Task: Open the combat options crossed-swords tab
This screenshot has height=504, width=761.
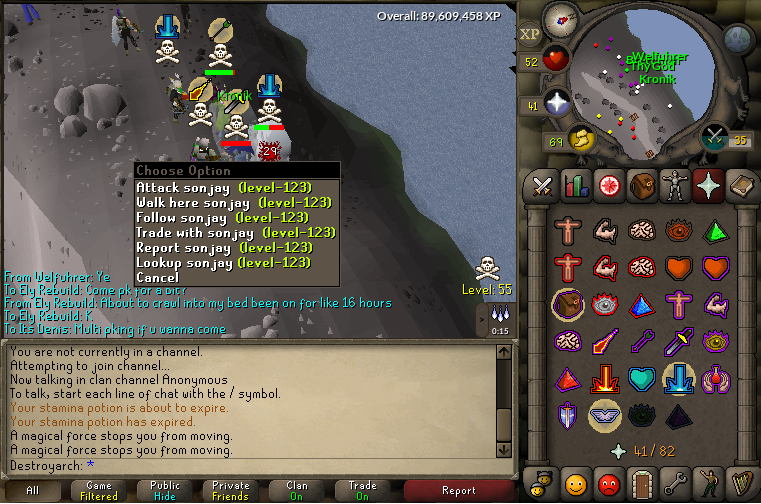Action: pos(542,186)
